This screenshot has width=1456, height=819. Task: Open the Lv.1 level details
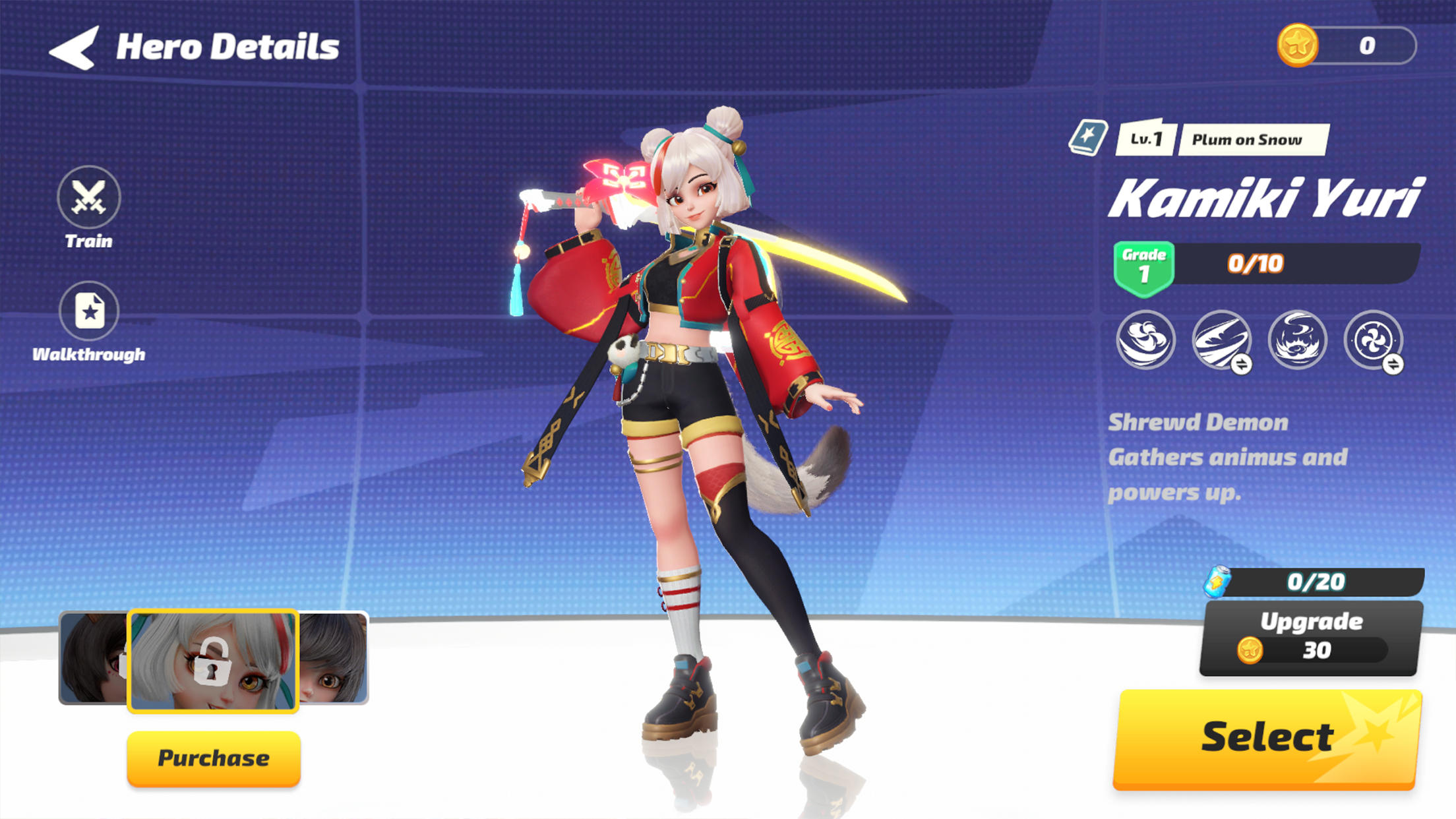click(x=1146, y=139)
